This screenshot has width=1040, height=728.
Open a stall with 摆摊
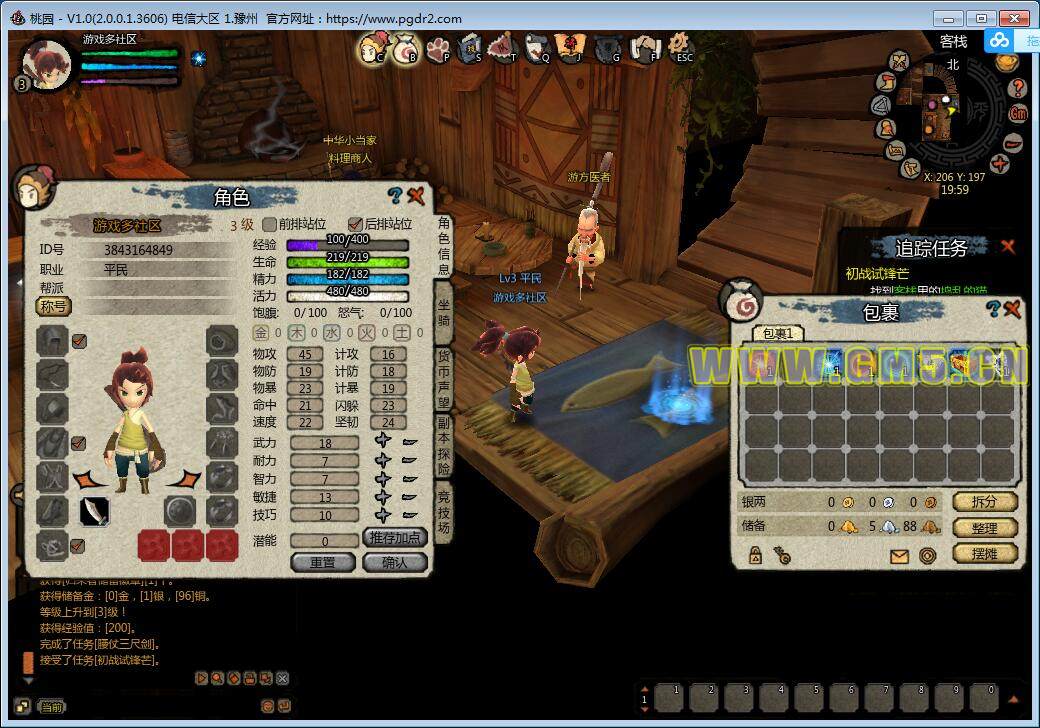point(984,553)
